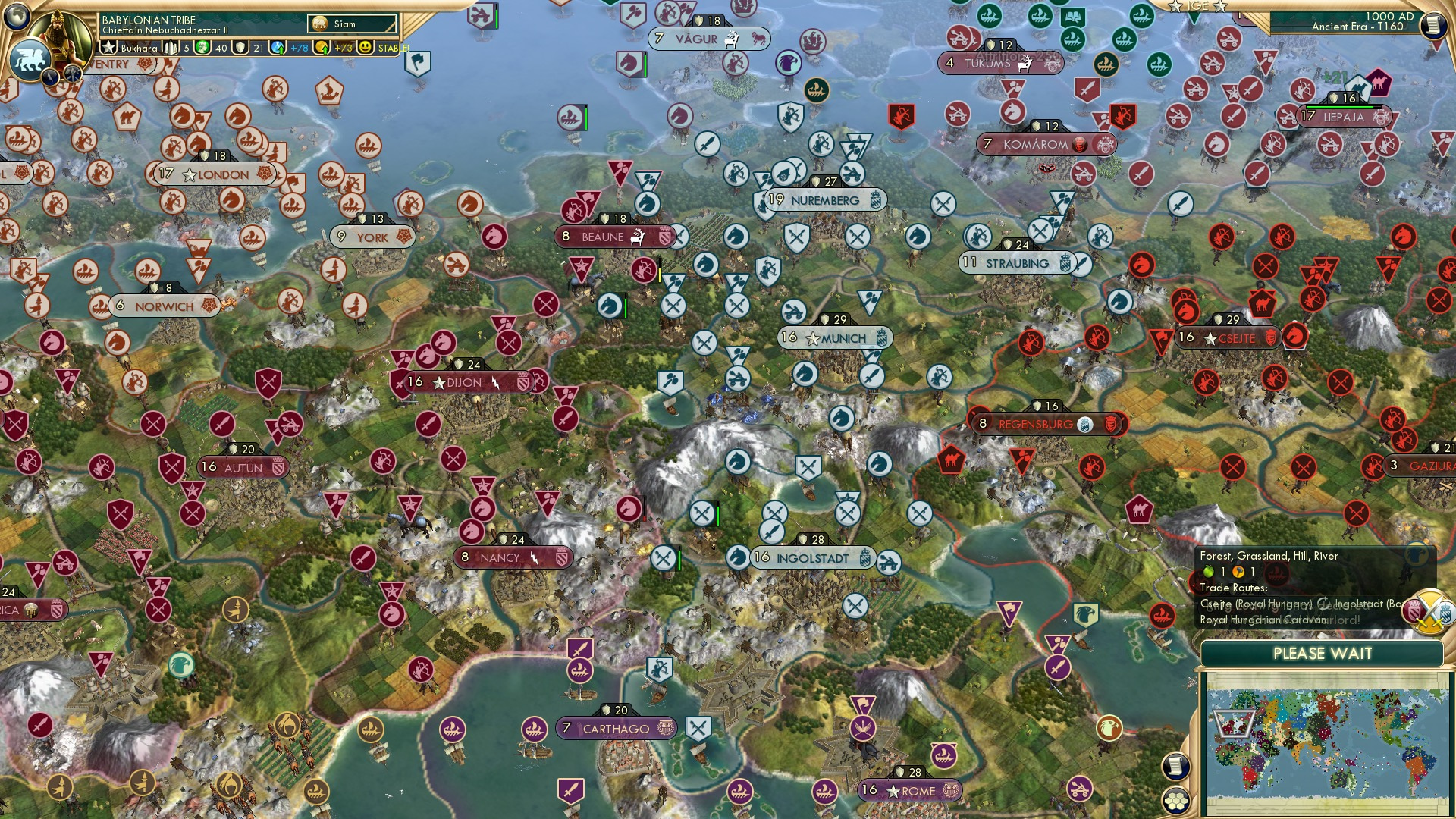Click the science flask icon showing +78
Screen dimensions: 1456x819
(276, 48)
